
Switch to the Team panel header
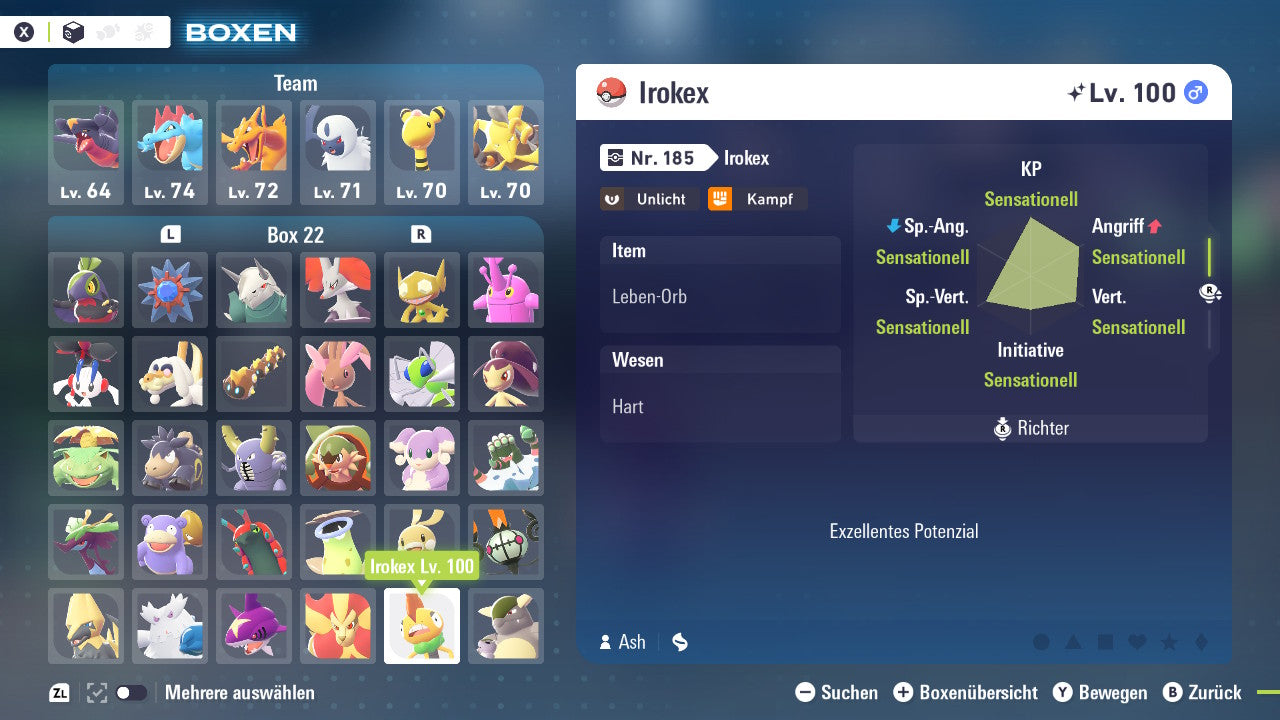(x=296, y=83)
